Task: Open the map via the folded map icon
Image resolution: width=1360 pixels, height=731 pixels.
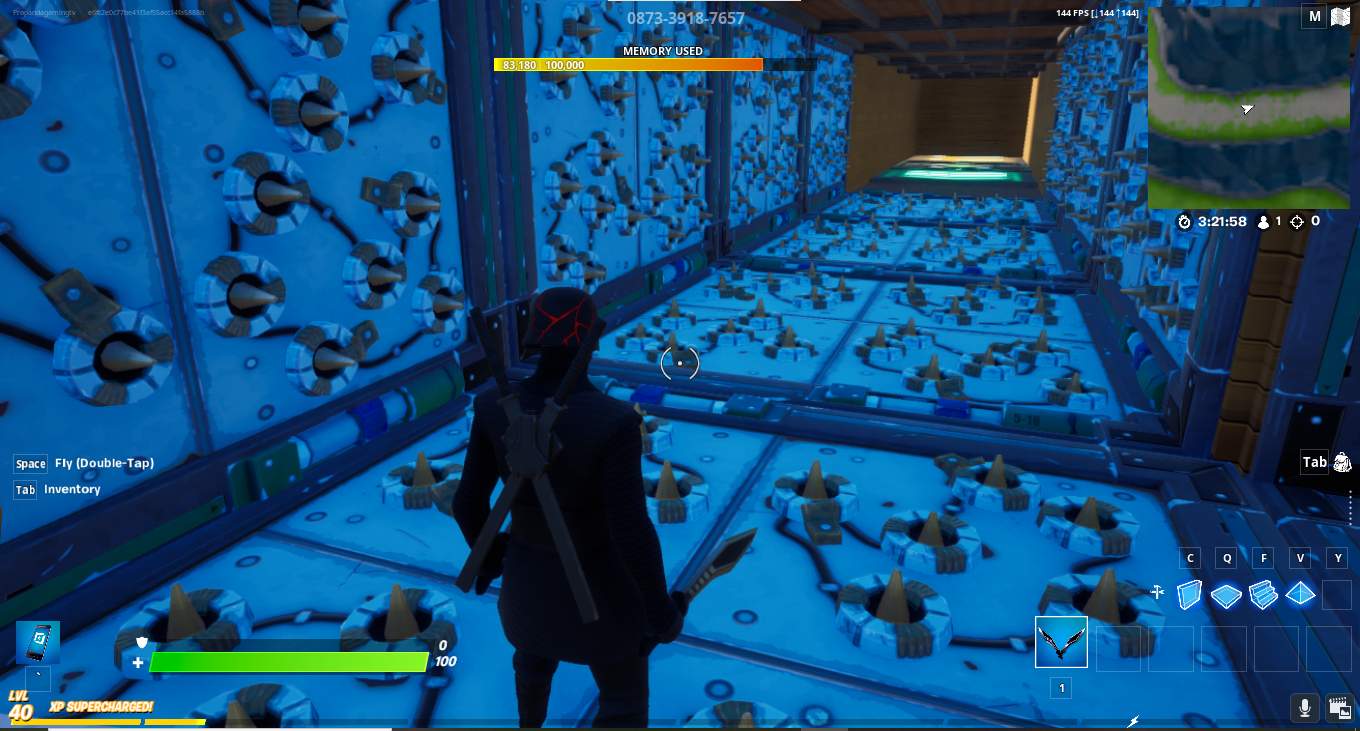Action: tap(1339, 16)
